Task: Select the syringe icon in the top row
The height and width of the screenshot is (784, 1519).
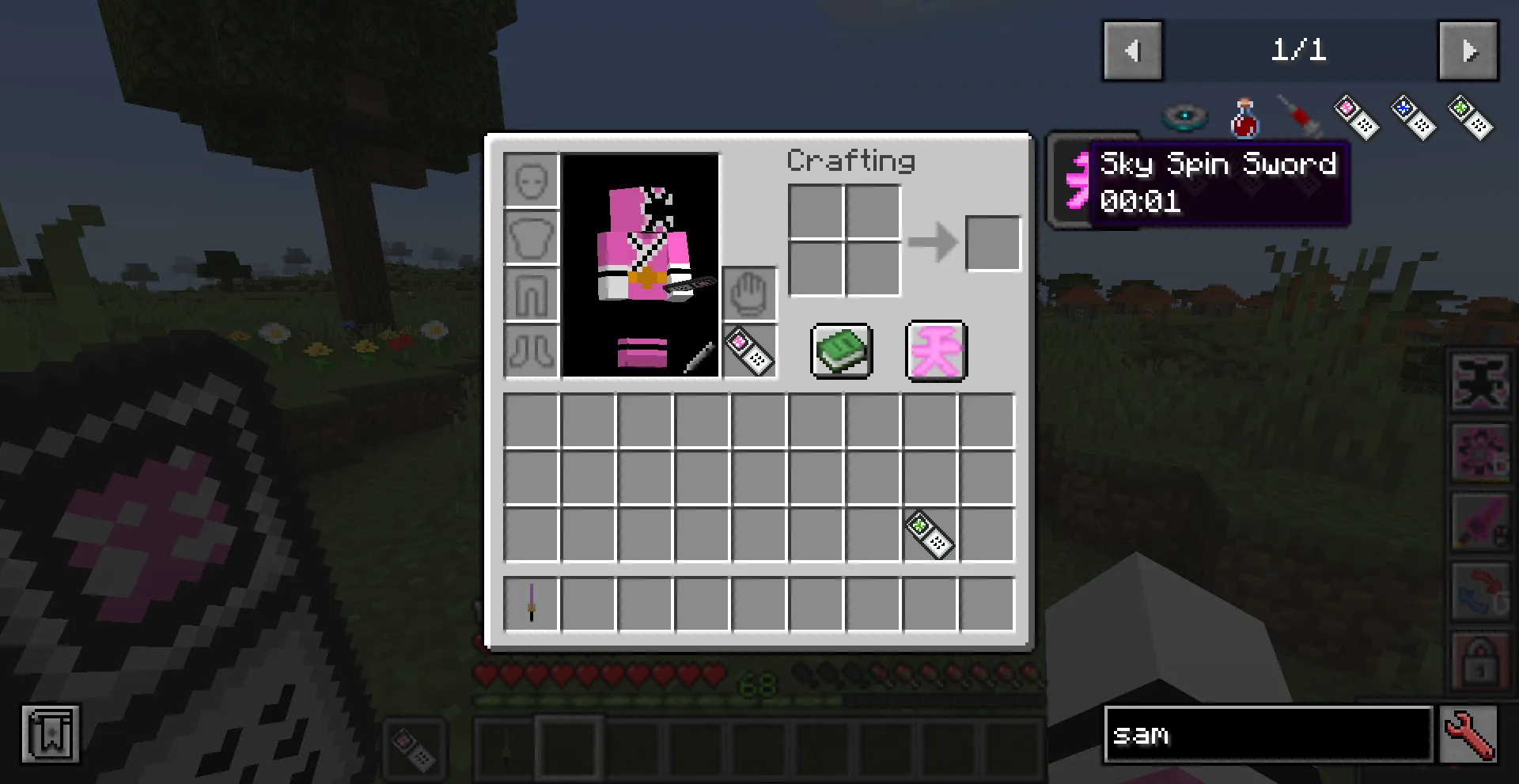Action: 1300,117
